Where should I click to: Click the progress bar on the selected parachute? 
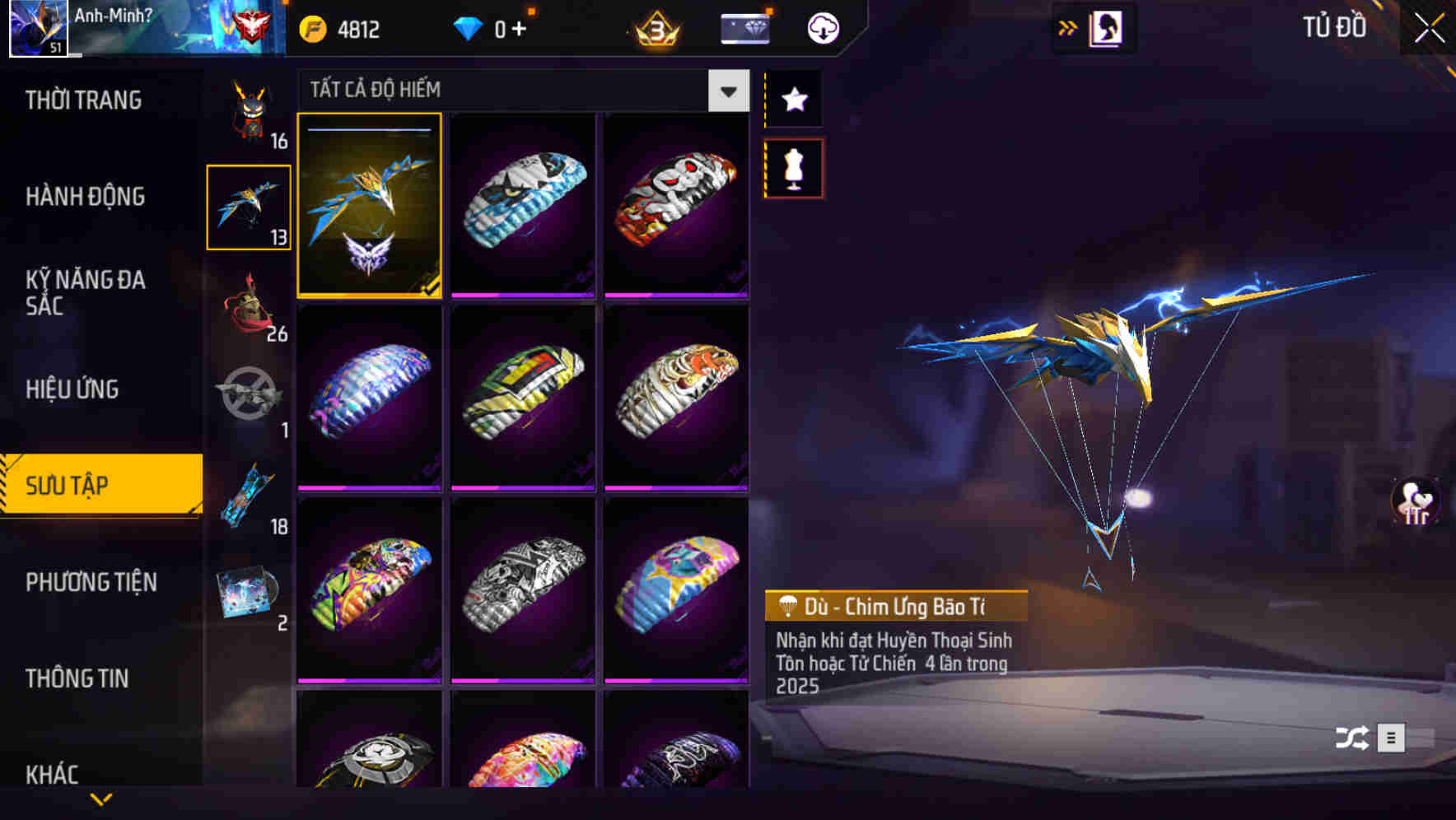pos(369,130)
